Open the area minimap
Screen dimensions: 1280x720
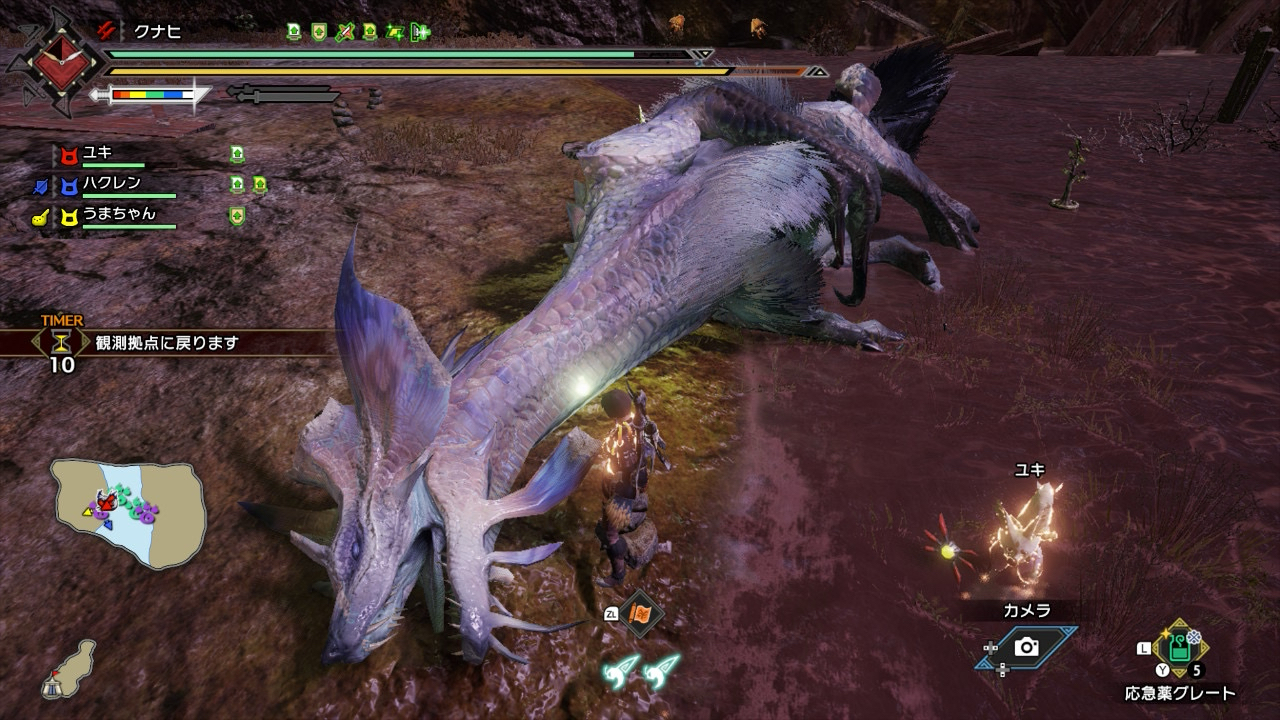point(128,513)
